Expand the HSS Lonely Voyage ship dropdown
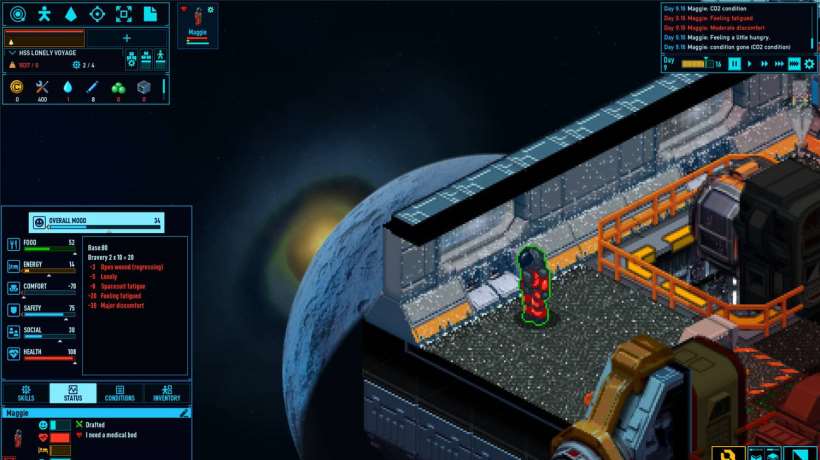Image resolution: width=820 pixels, height=460 pixels. [x=12, y=52]
